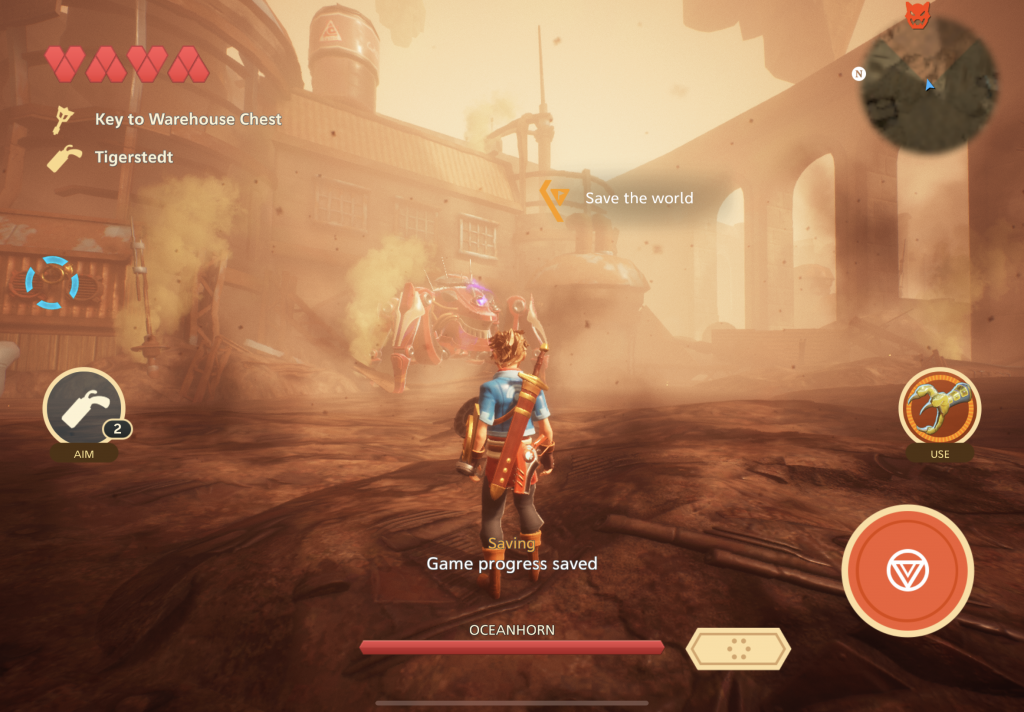Viewport: 1024px width, 712px height.
Task: Tap the bomb AIM button
Action: [x=83, y=409]
